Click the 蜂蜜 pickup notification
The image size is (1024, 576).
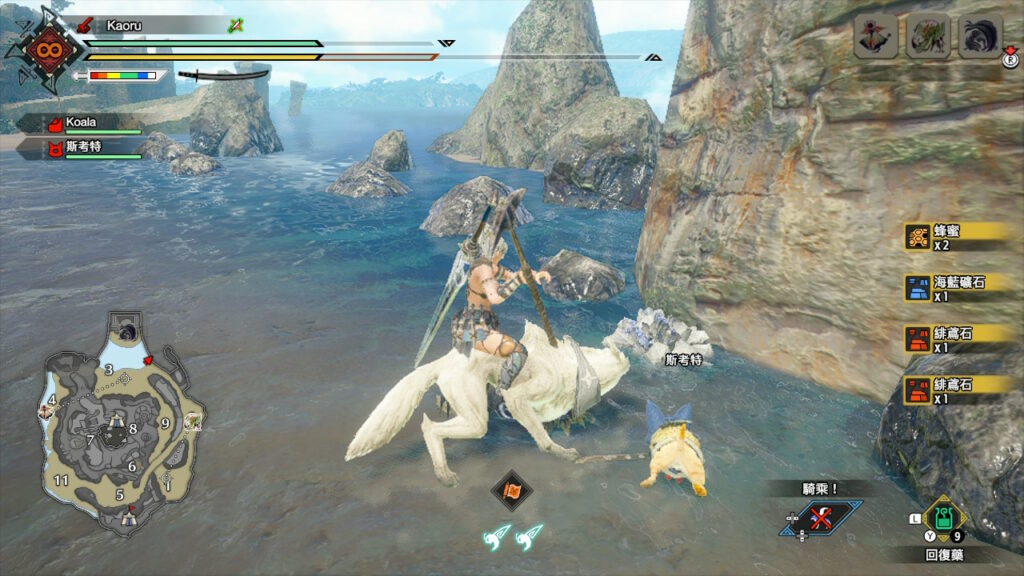959,236
